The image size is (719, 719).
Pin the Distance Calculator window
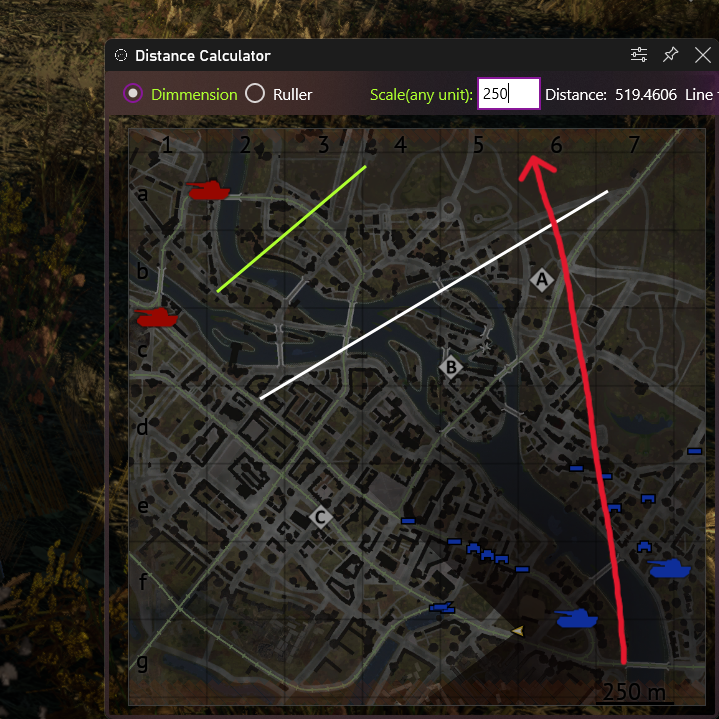pos(671,55)
